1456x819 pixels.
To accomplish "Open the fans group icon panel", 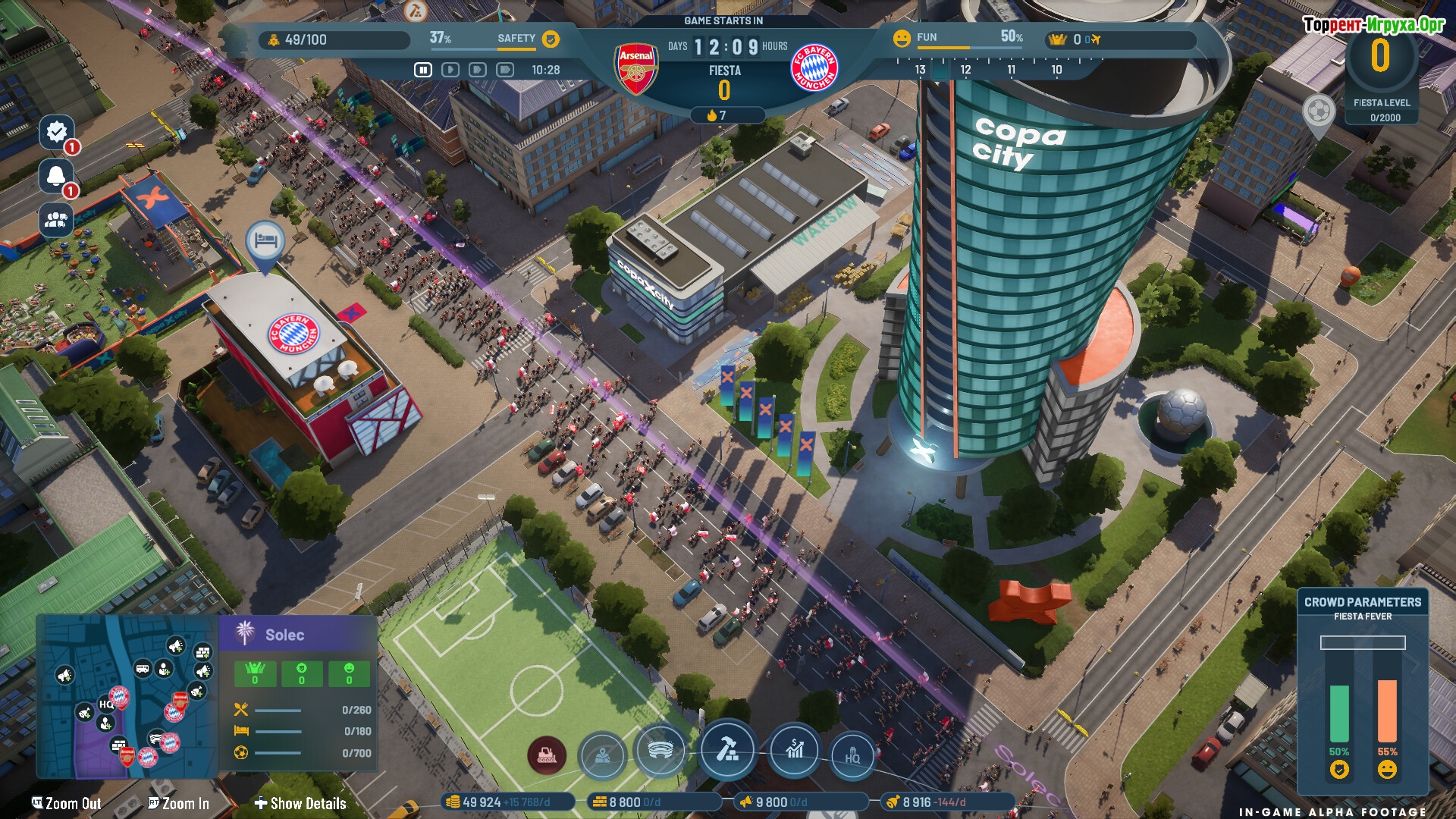I will (x=57, y=220).
